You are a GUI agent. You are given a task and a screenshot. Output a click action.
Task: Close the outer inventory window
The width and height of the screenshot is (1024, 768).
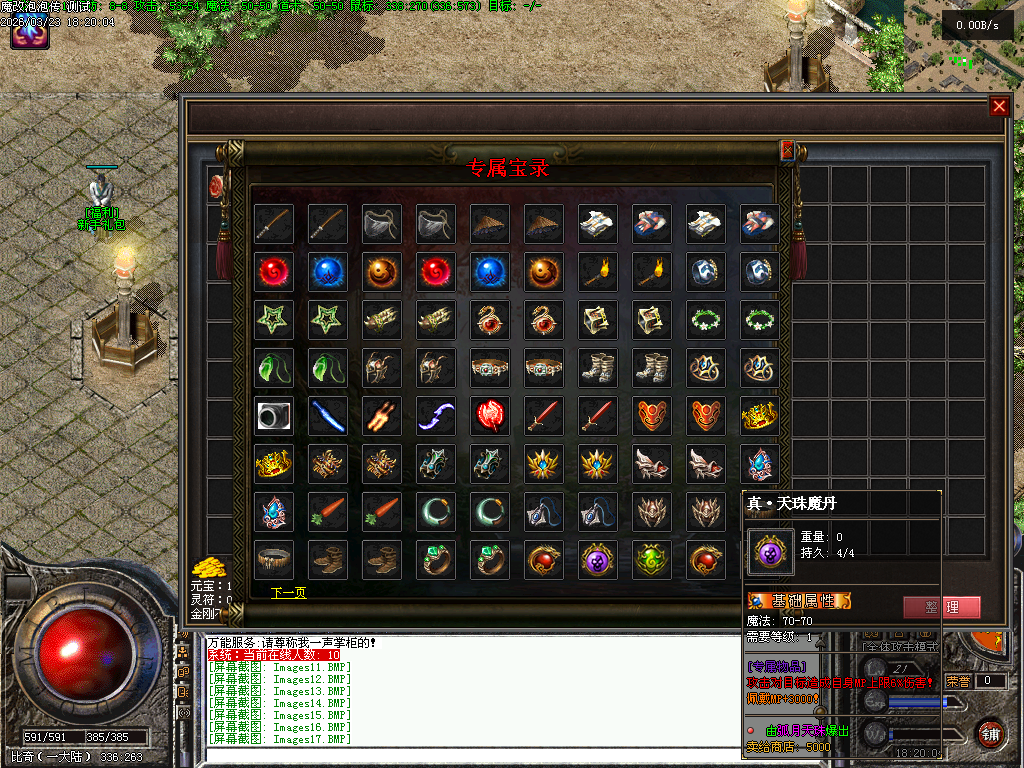(x=998, y=107)
